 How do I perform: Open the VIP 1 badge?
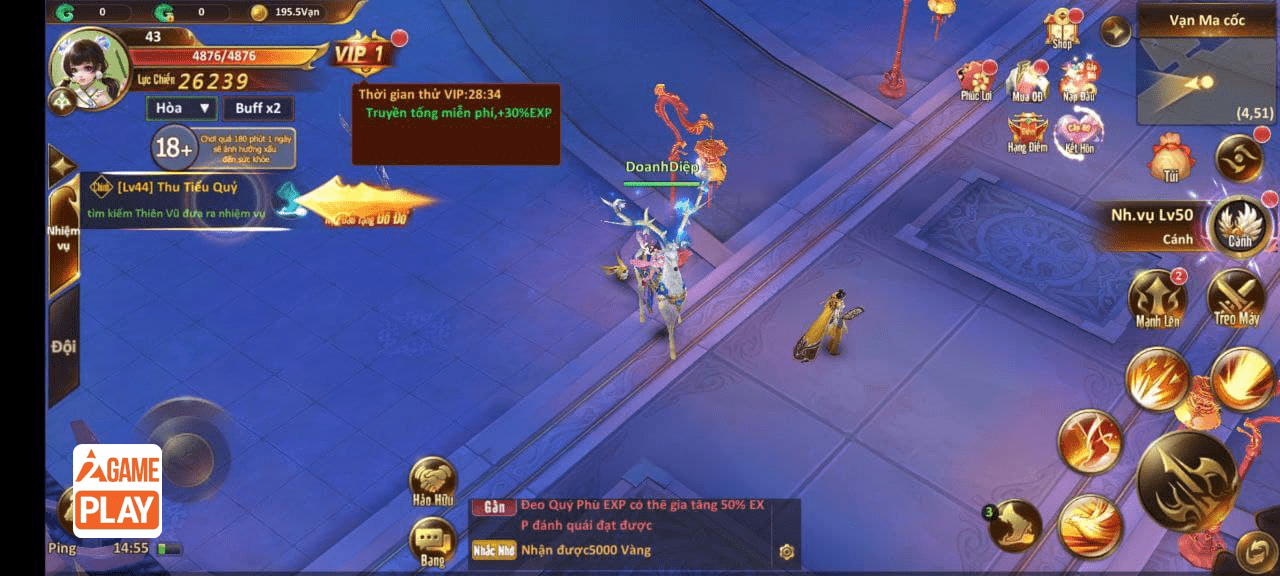(360, 53)
